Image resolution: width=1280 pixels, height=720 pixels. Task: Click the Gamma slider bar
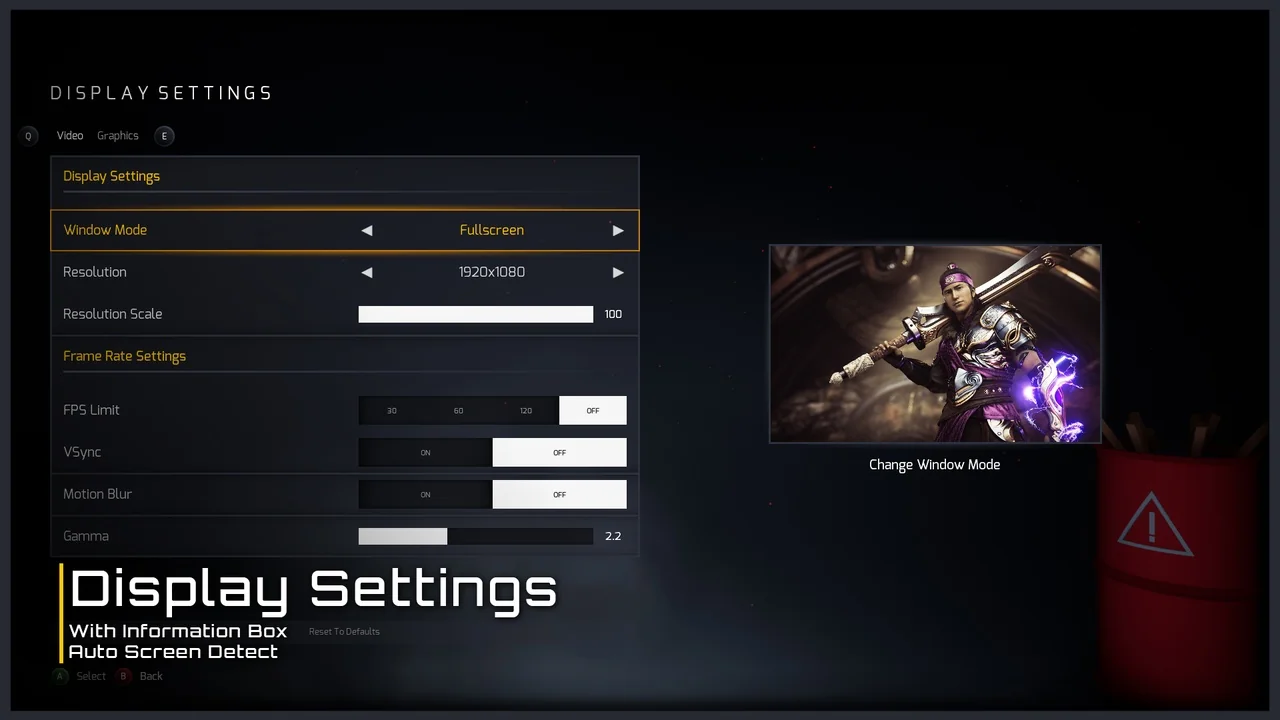point(476,537)
